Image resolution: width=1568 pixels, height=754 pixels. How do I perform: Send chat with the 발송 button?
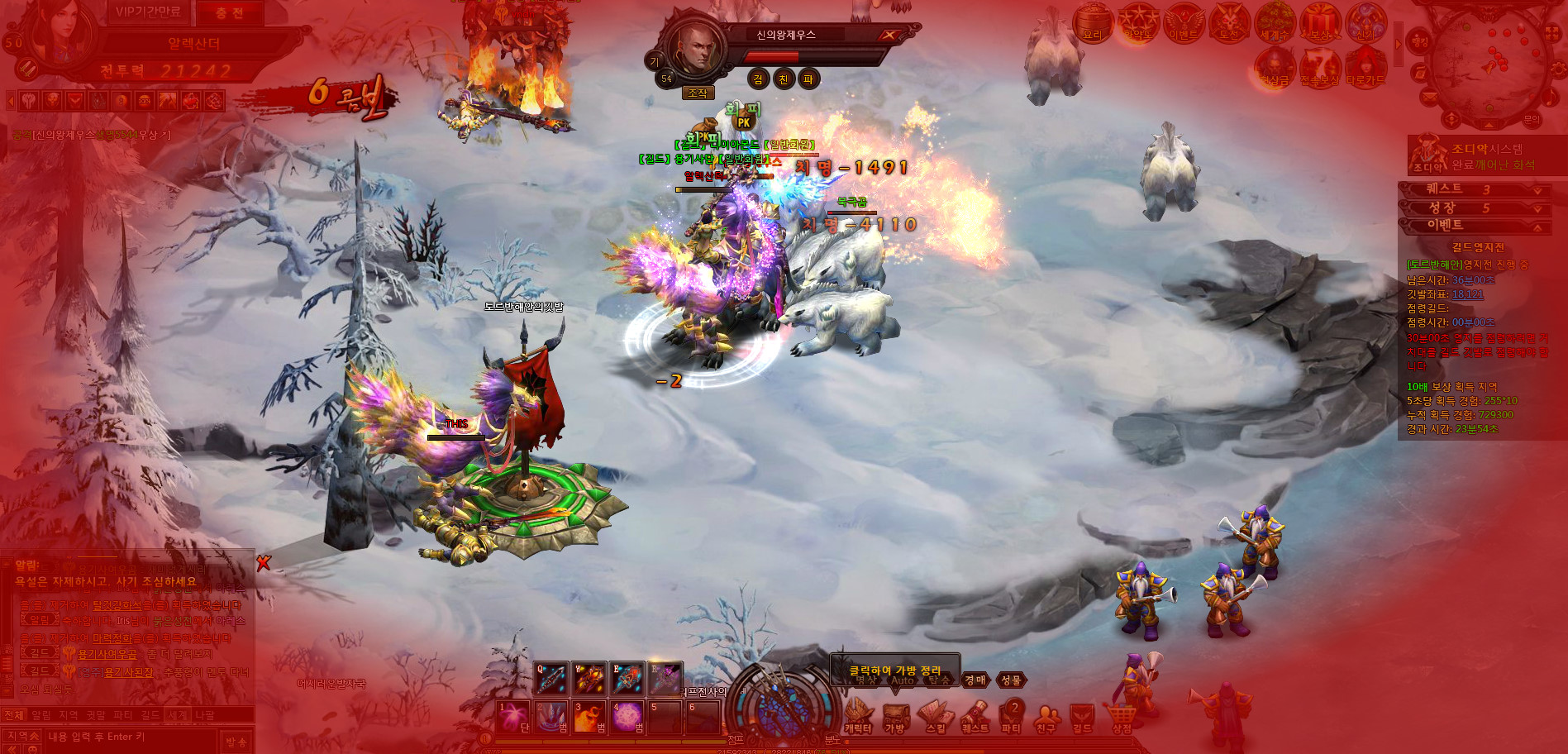(x=236, y=742)
